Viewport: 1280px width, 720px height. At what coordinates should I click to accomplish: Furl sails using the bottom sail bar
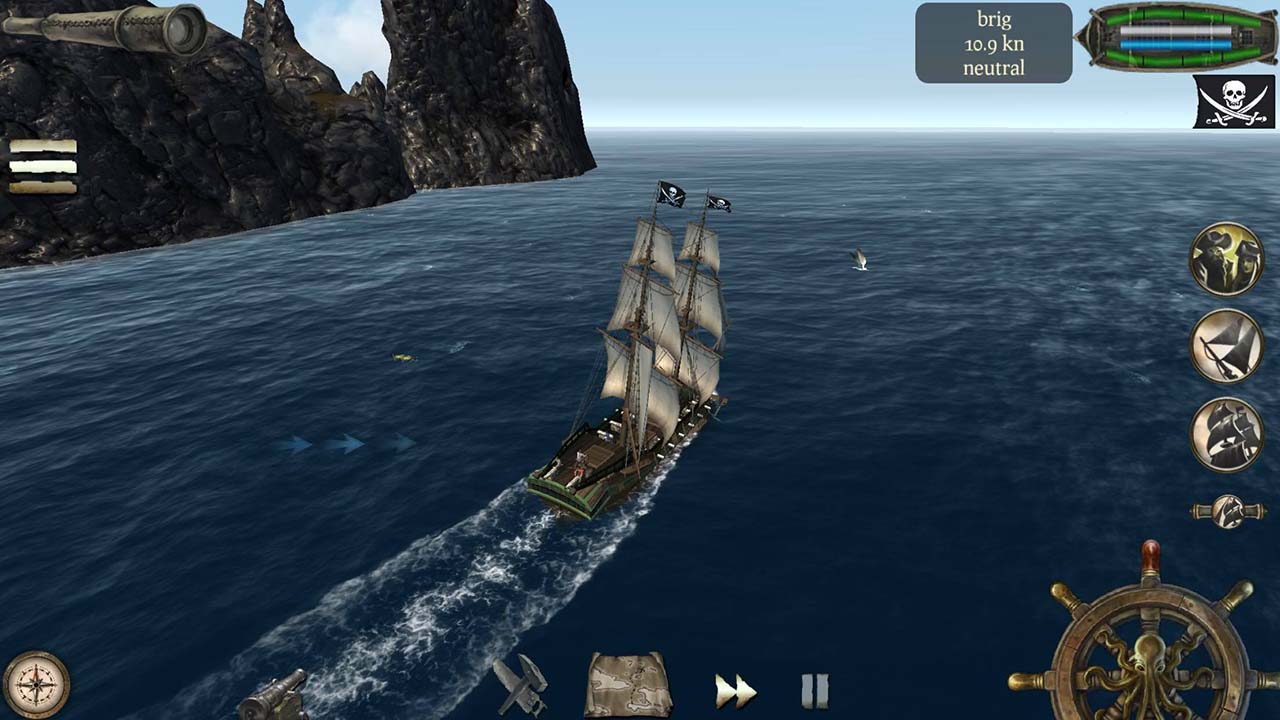(45, 188)
